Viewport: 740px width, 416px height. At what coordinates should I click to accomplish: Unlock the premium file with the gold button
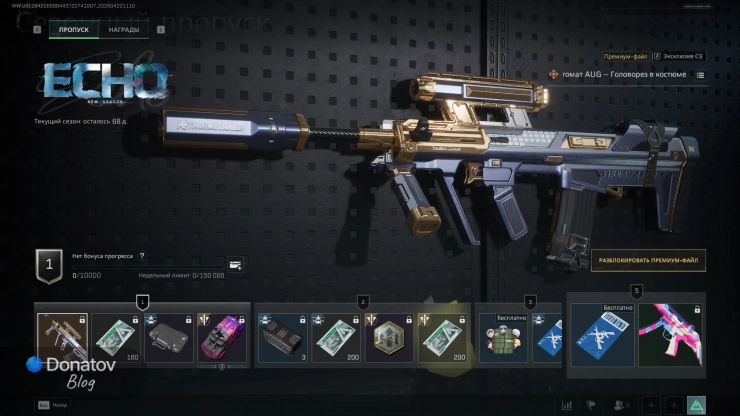click(x=648, y=260)
